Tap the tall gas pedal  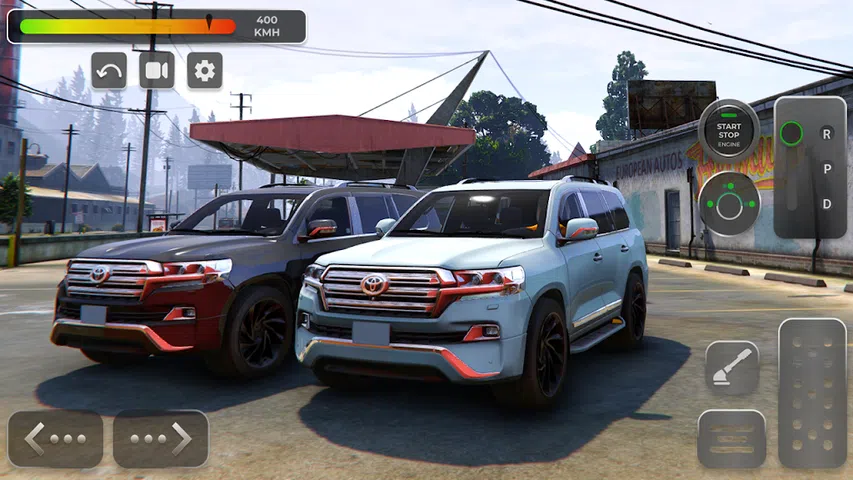812,393
